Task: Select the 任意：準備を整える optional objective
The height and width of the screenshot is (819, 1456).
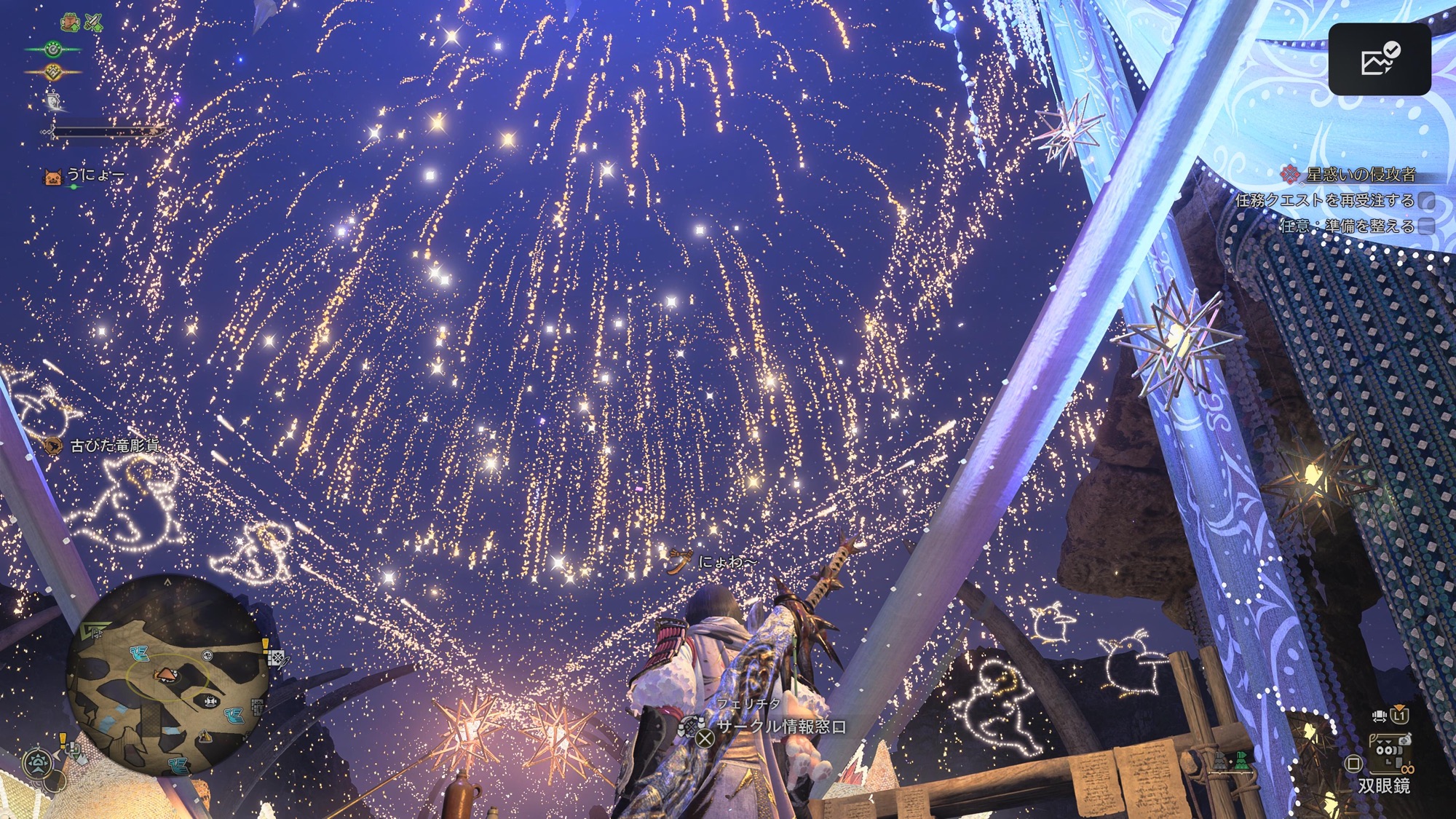Action: click(x=1347, y=226)
